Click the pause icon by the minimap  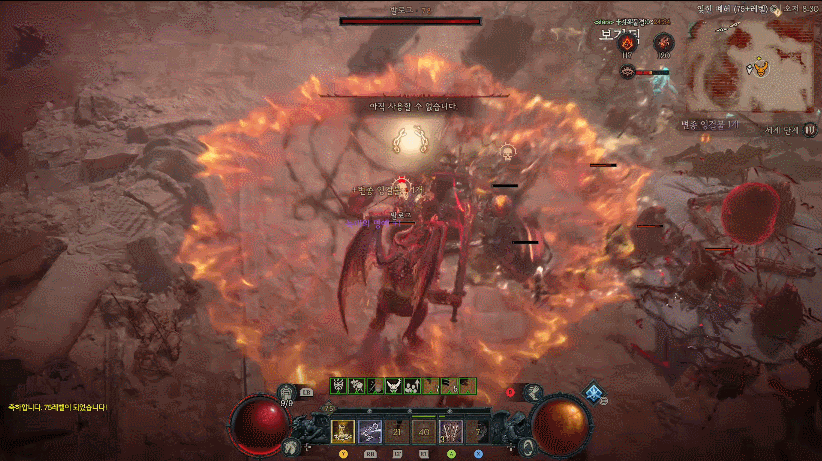click(810, 130)
